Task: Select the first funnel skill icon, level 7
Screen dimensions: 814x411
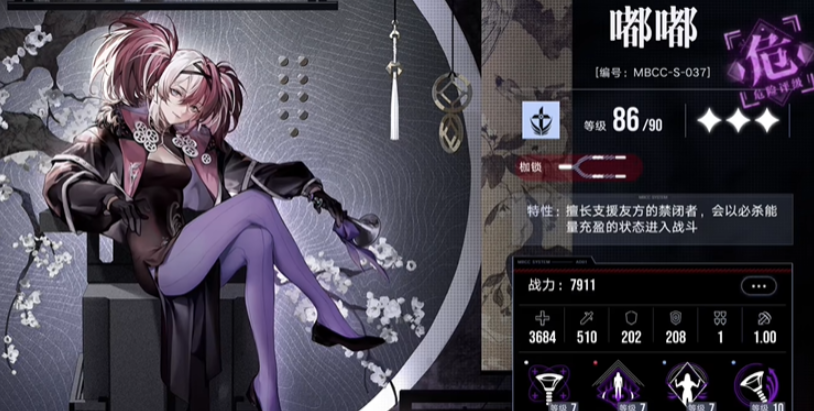Action: coord(550,384)
